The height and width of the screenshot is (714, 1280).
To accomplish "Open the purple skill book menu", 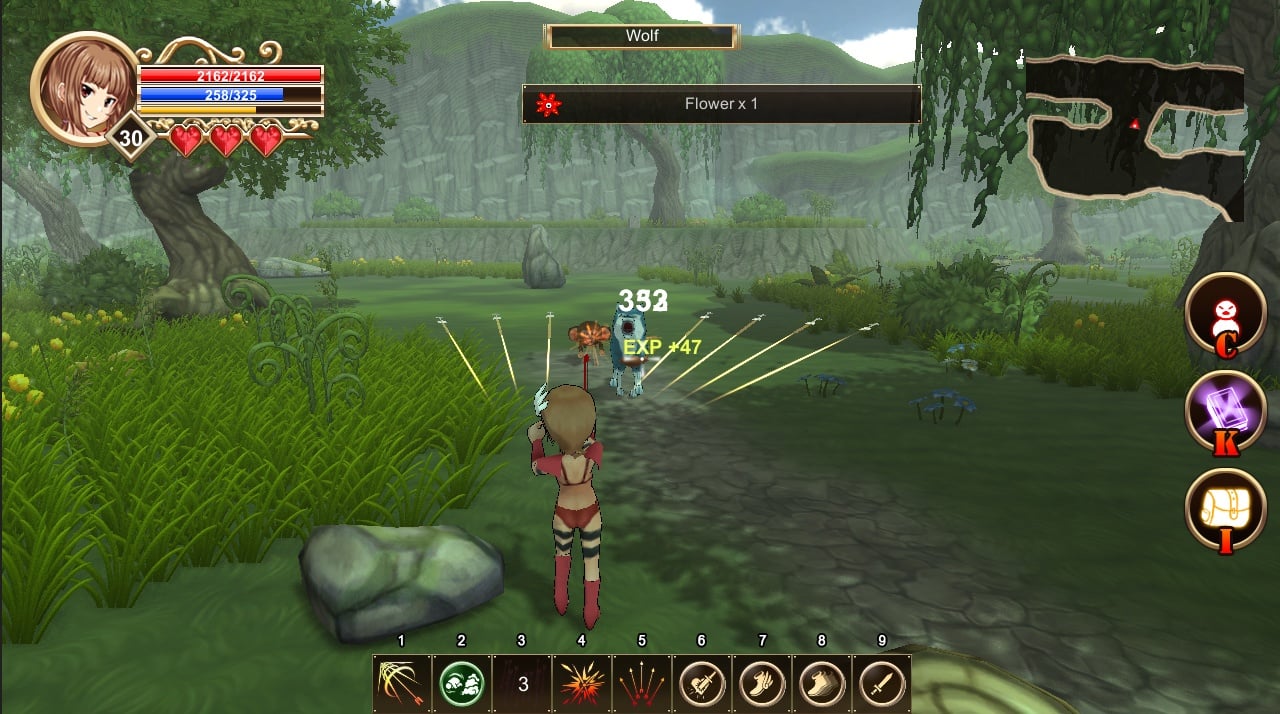I will point(1225,410).
